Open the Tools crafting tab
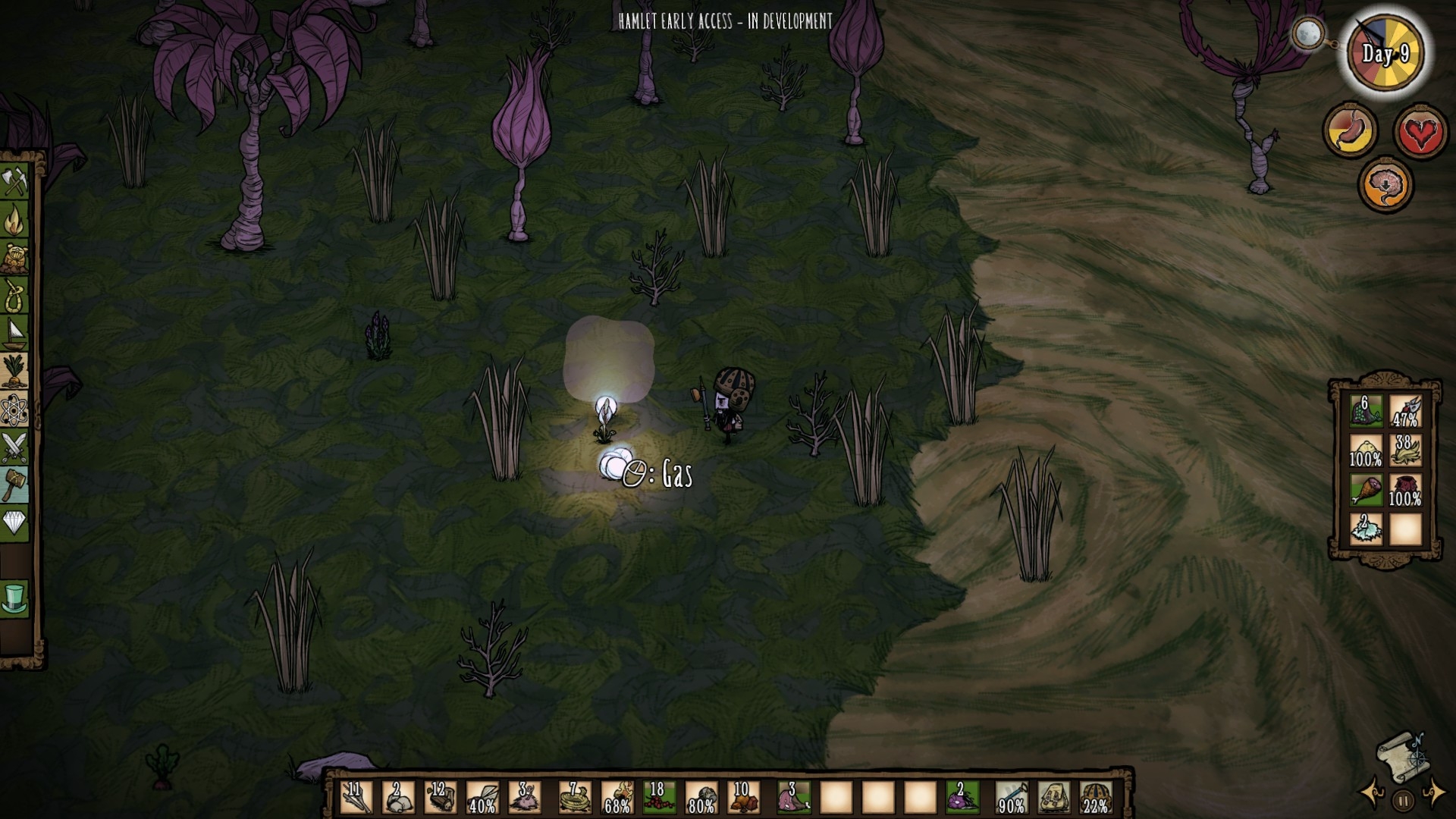The image size is (1456, 819). [14, 184]
